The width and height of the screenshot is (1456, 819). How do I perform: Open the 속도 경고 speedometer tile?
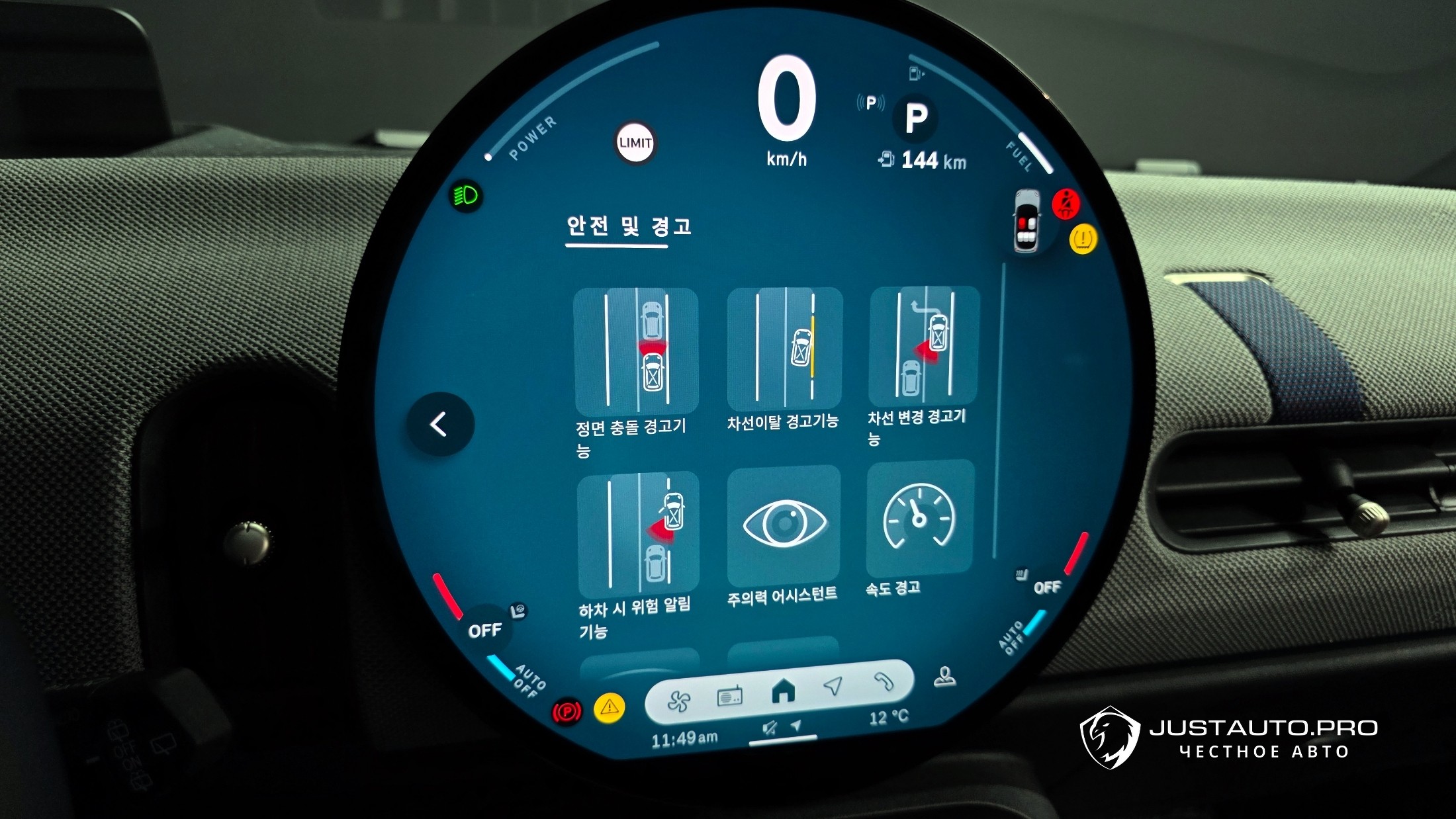[920, 517]
